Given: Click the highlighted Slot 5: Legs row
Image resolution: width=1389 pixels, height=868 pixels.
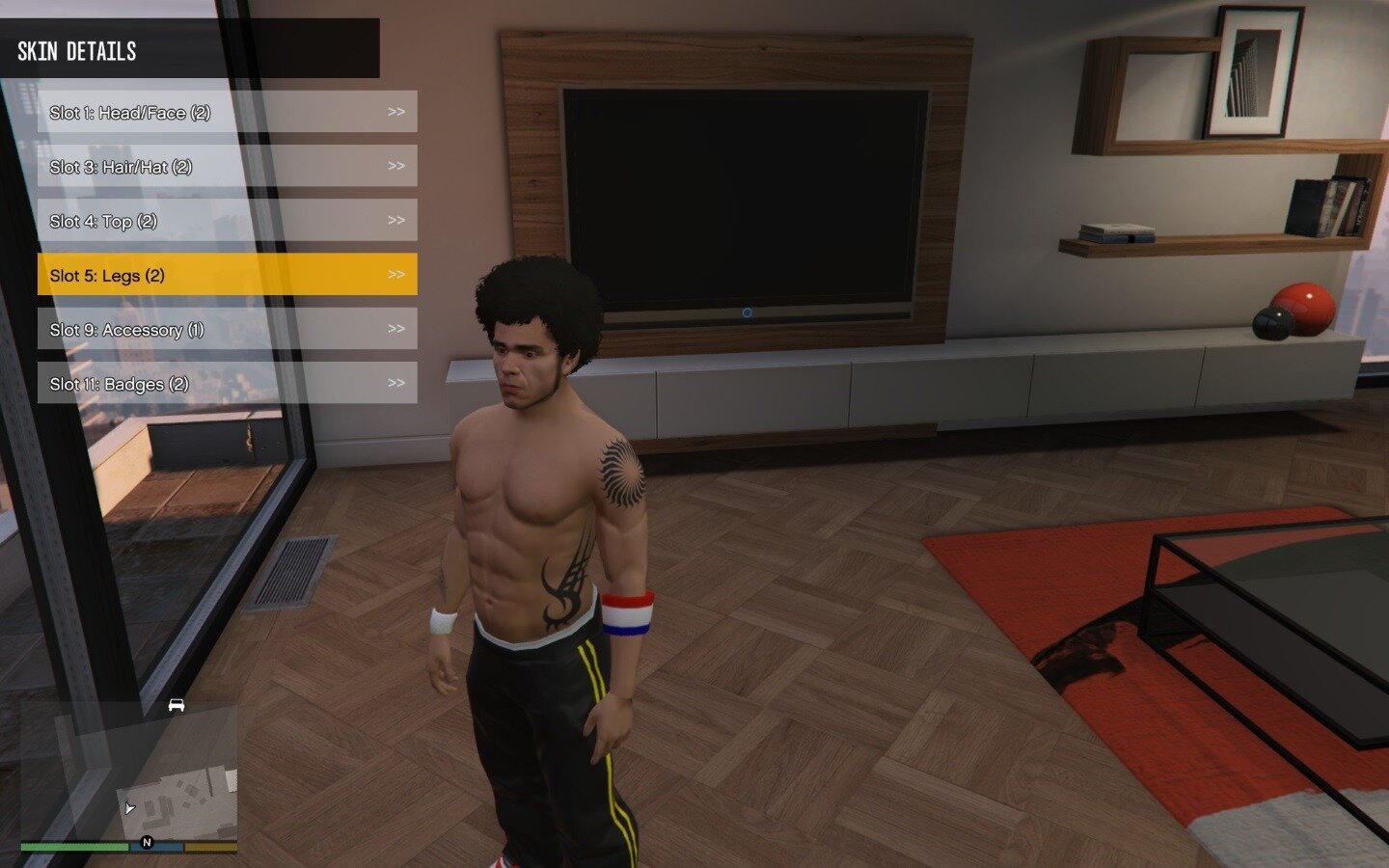Looking at the screenshot, I should [x=227, y=275].
